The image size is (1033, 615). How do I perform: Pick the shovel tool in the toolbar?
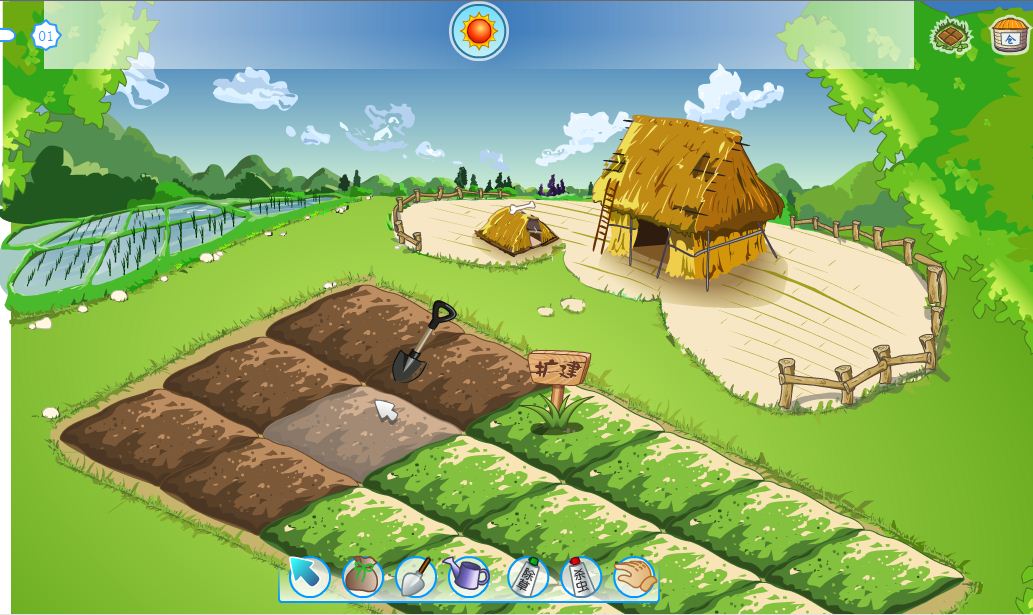[415, 577]
